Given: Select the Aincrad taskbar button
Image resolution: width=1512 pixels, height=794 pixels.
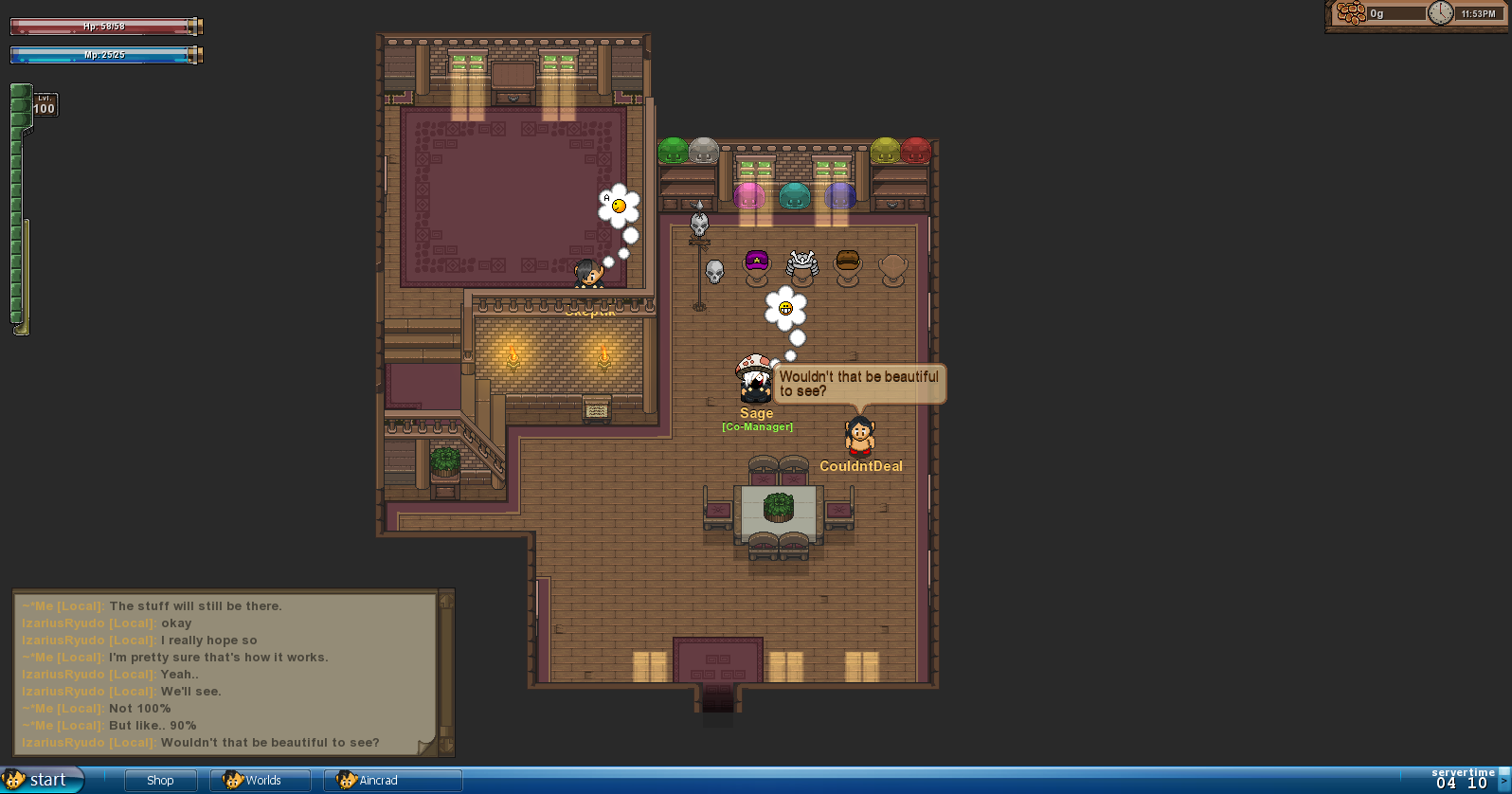Looking at the screenshot, I should pyautogui.click(x=392, y=781).
